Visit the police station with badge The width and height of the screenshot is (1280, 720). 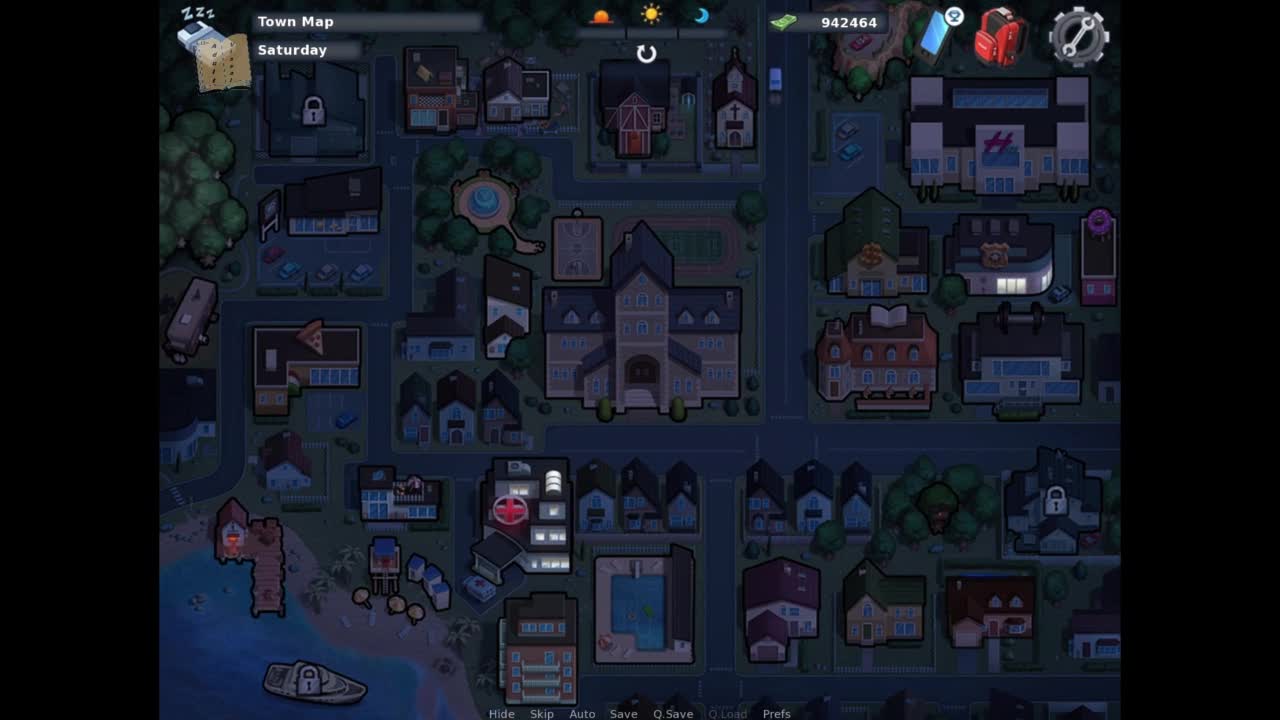pyautogui.click(x=998, y=256)
